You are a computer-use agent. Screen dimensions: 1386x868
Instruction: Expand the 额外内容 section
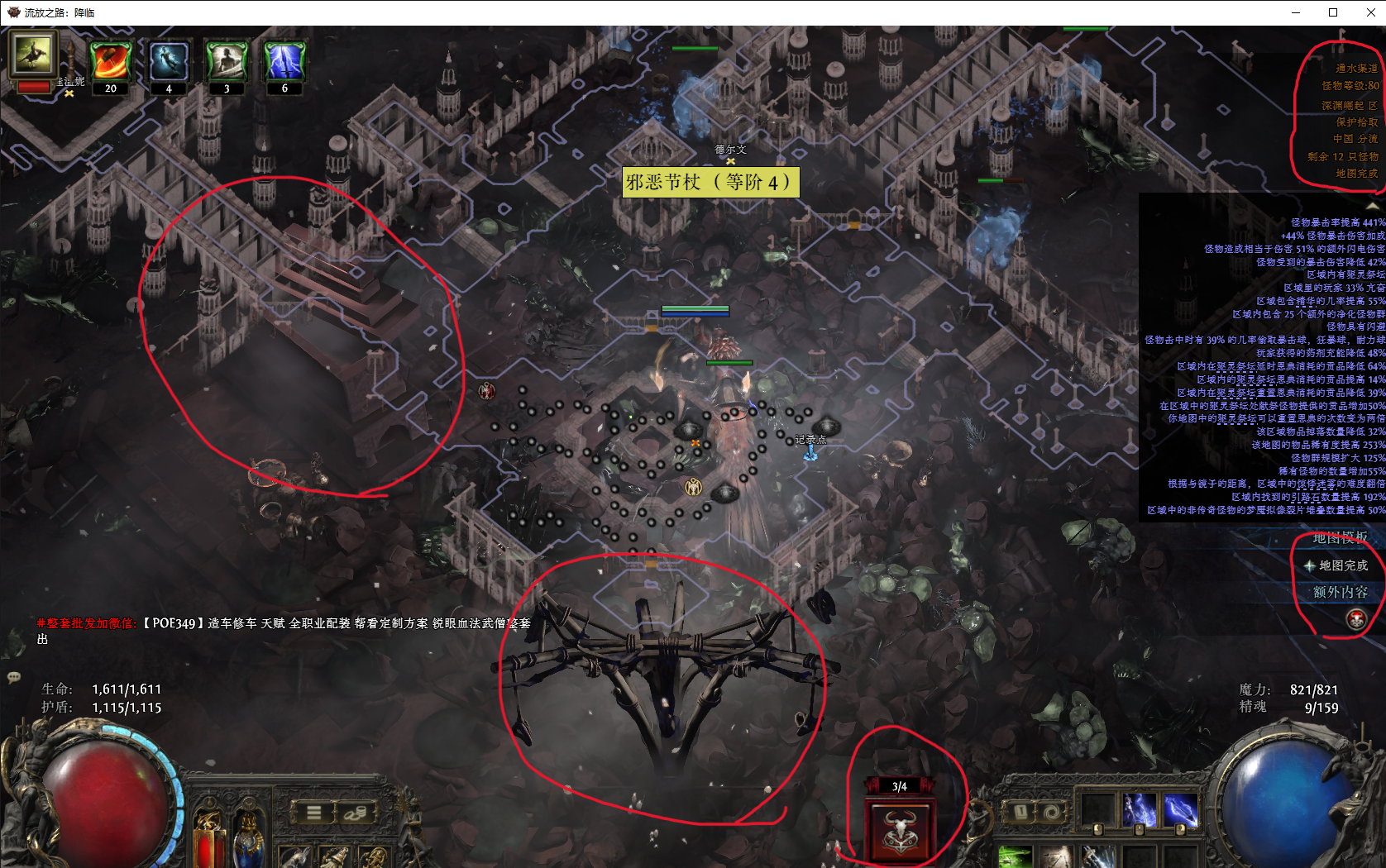pos(1340,592)
